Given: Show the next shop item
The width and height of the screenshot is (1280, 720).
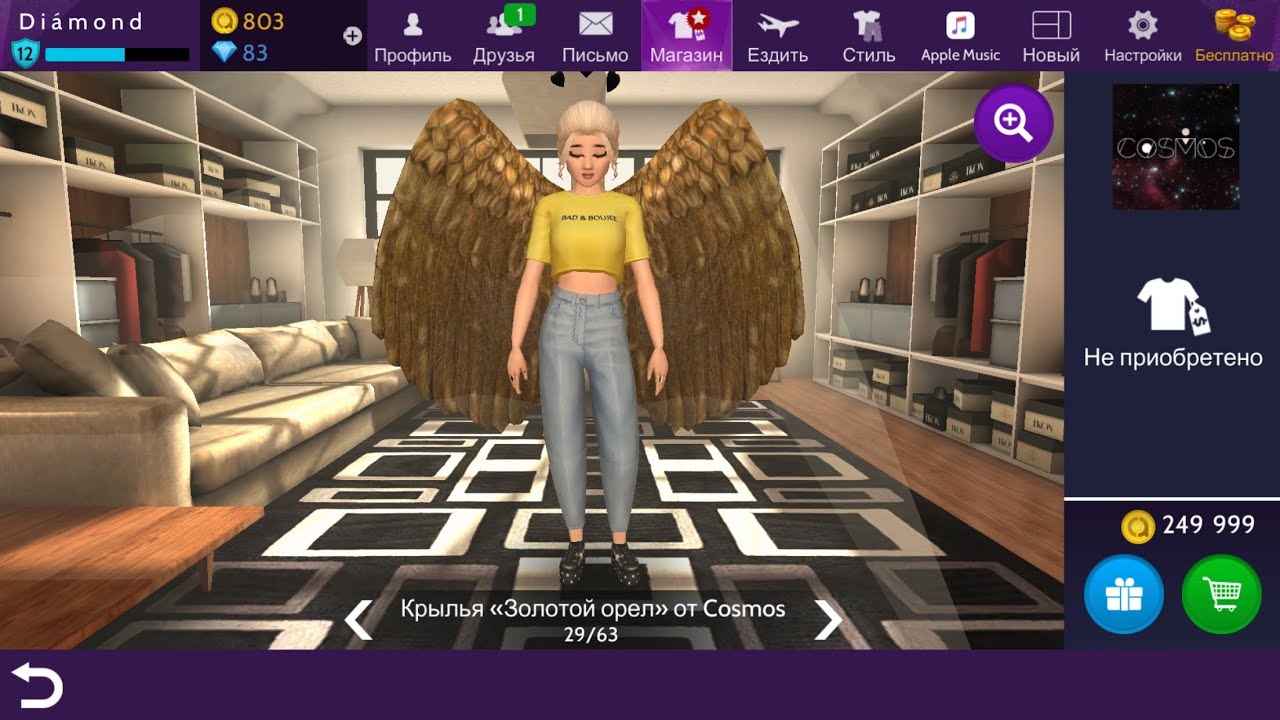Looking at the screenshot, I should [828, 620].
